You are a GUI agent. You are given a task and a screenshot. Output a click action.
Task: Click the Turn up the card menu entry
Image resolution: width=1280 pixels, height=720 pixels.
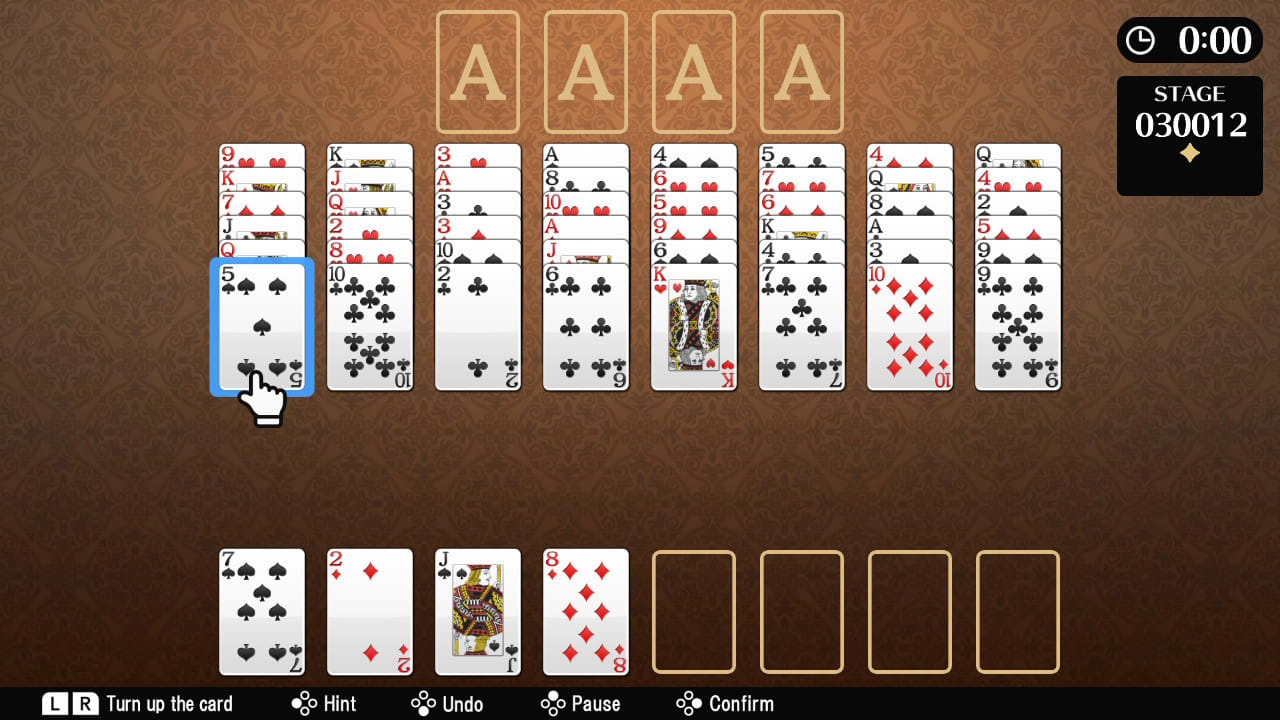click(170, 703)
